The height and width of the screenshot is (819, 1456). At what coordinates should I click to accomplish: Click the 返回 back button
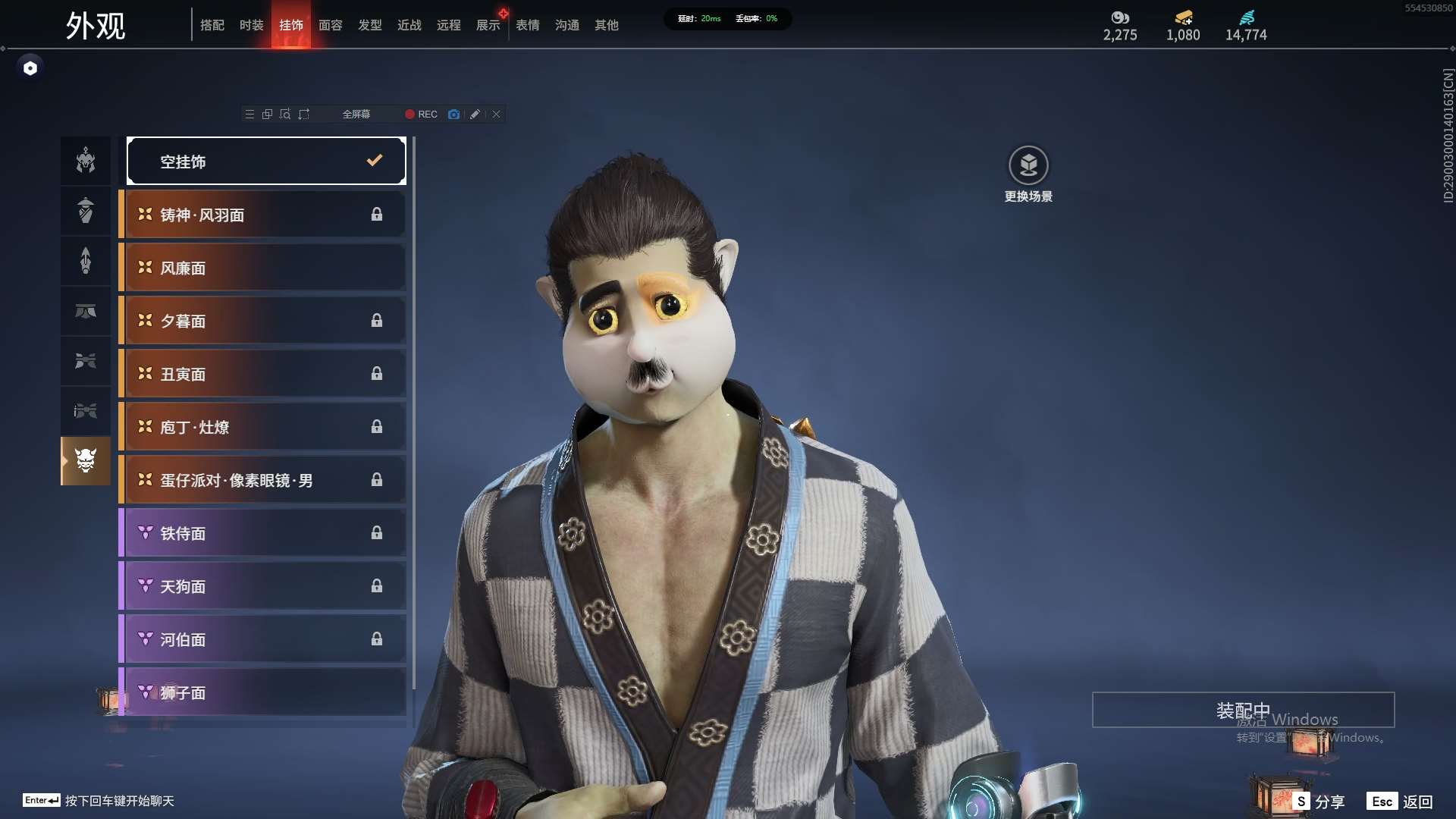(x=1401, y=802)
